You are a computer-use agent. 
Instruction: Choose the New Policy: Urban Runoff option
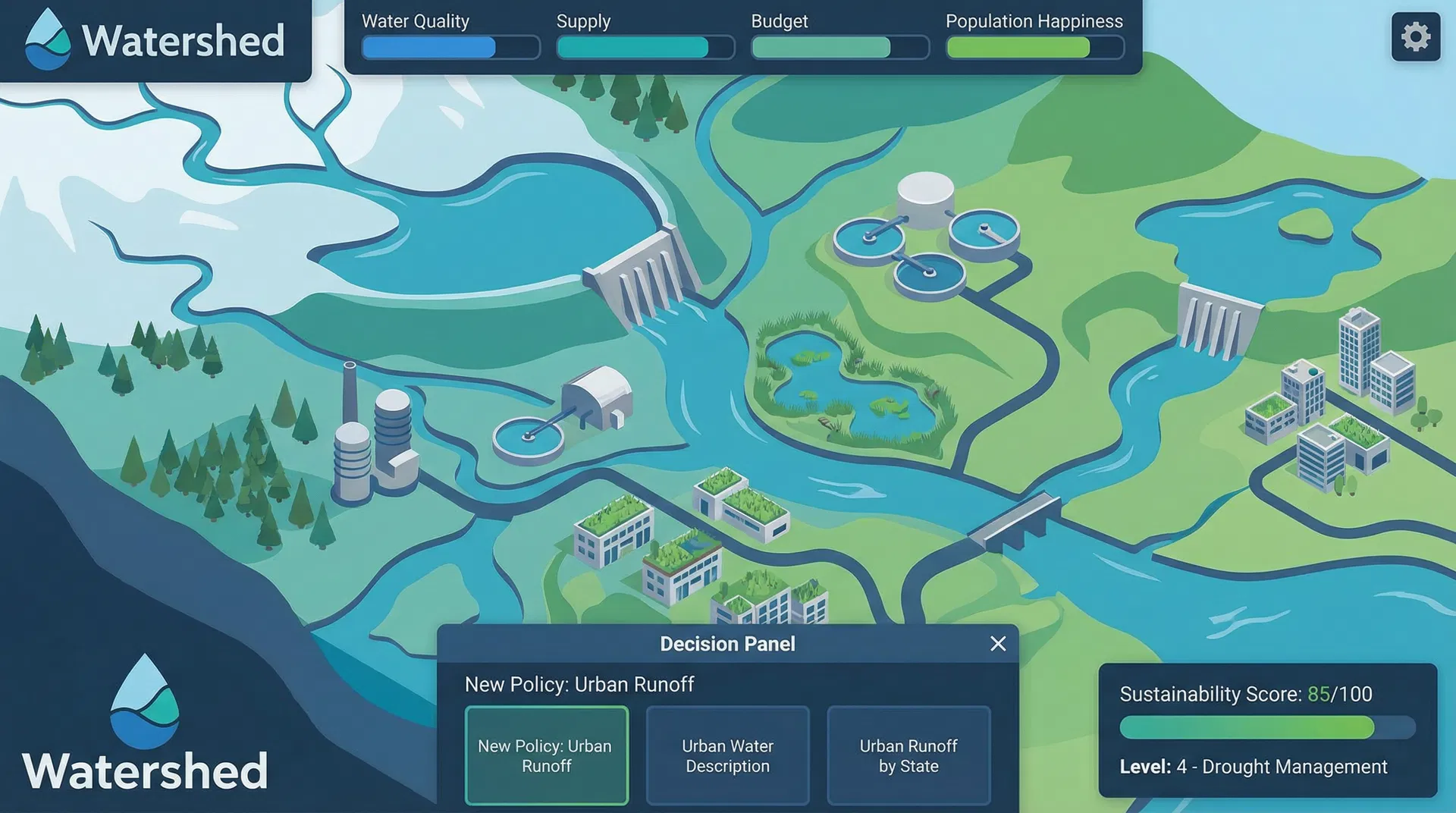546,755
